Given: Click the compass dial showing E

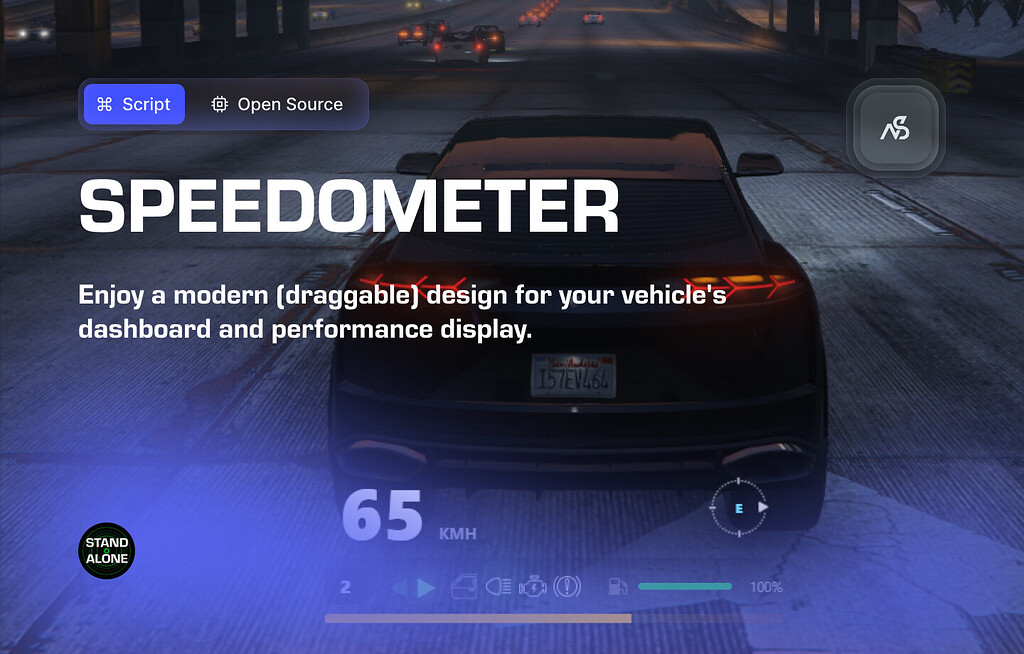Looking at the screenshot, I should point(740,508).
